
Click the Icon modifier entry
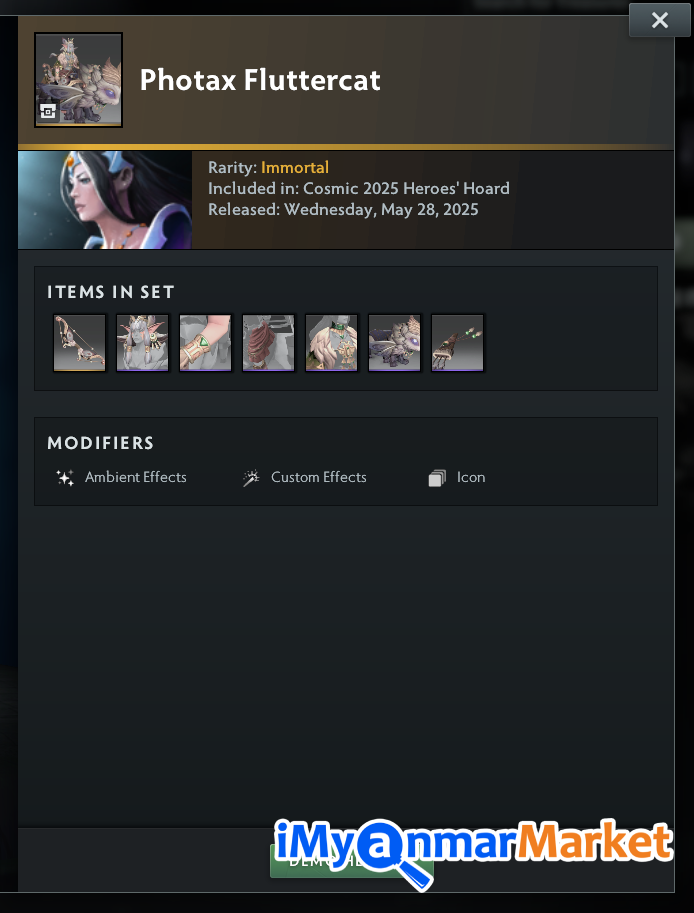[x=458, y=478]
